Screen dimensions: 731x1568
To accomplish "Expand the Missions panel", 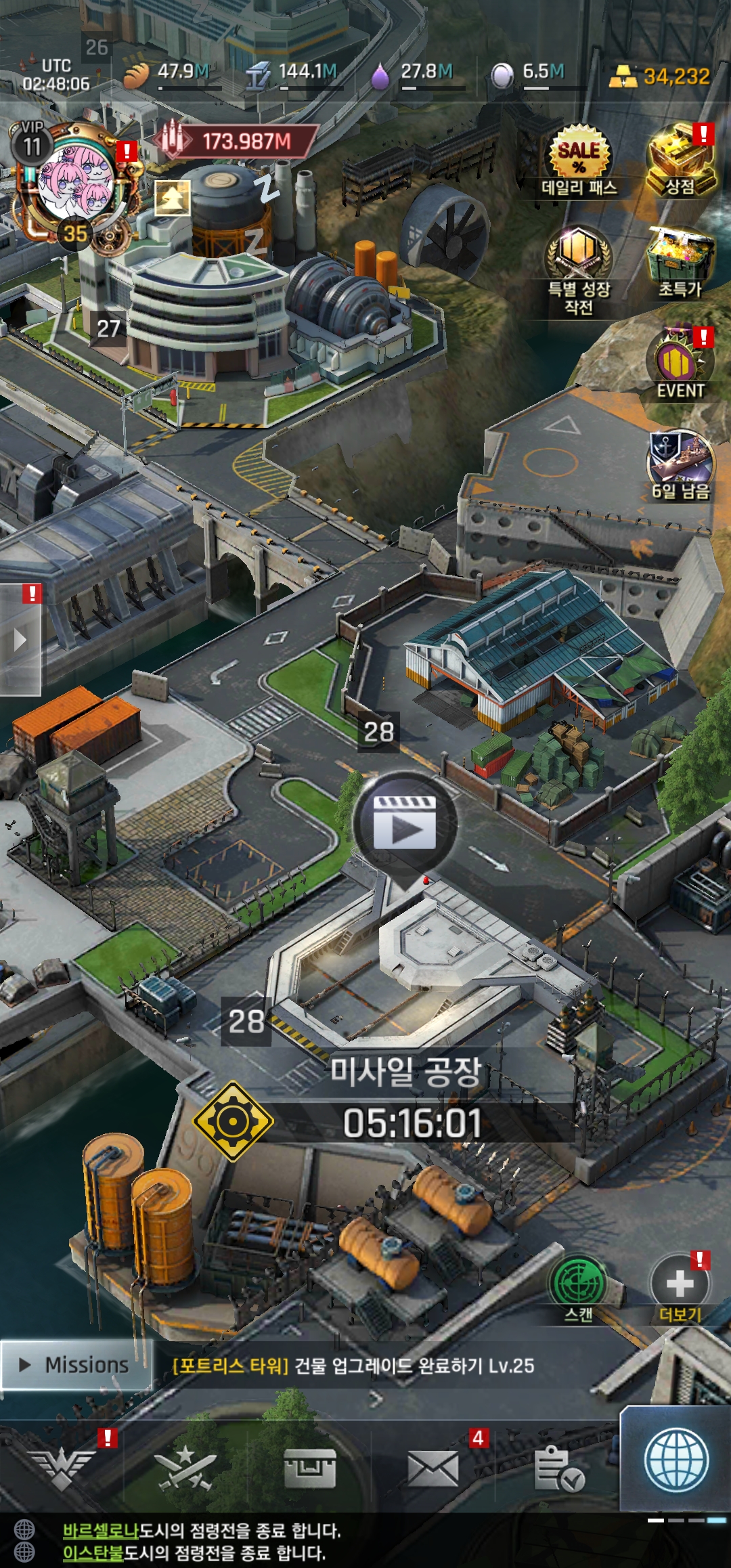I will pos(76,1365).
